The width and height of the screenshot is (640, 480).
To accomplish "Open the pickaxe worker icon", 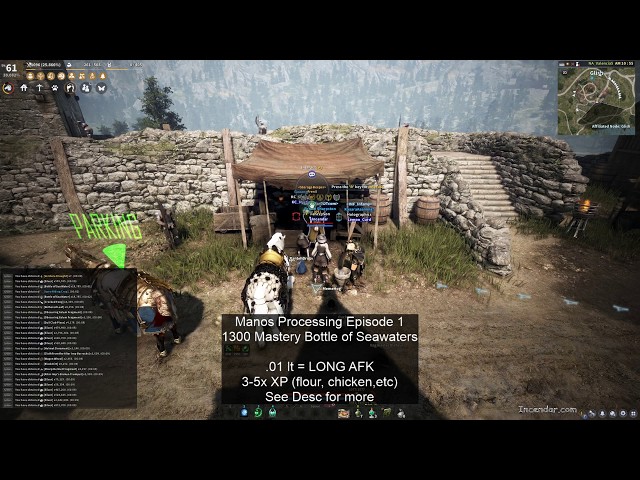I will click(39, 88).
